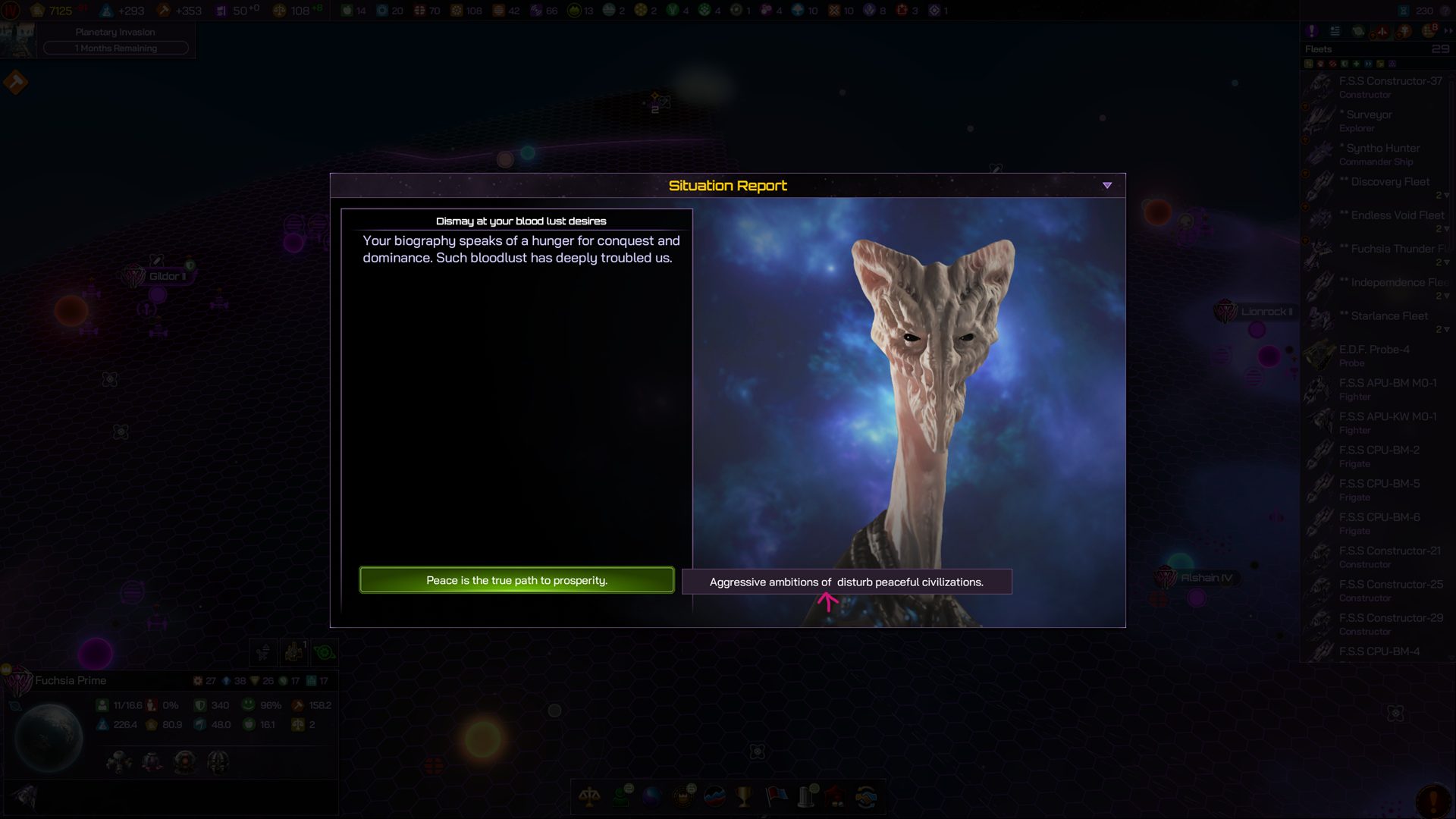This screenshot has height=819, width=1456.
Task: Open the scales of justice icon
Action: (x=589, y=796)
